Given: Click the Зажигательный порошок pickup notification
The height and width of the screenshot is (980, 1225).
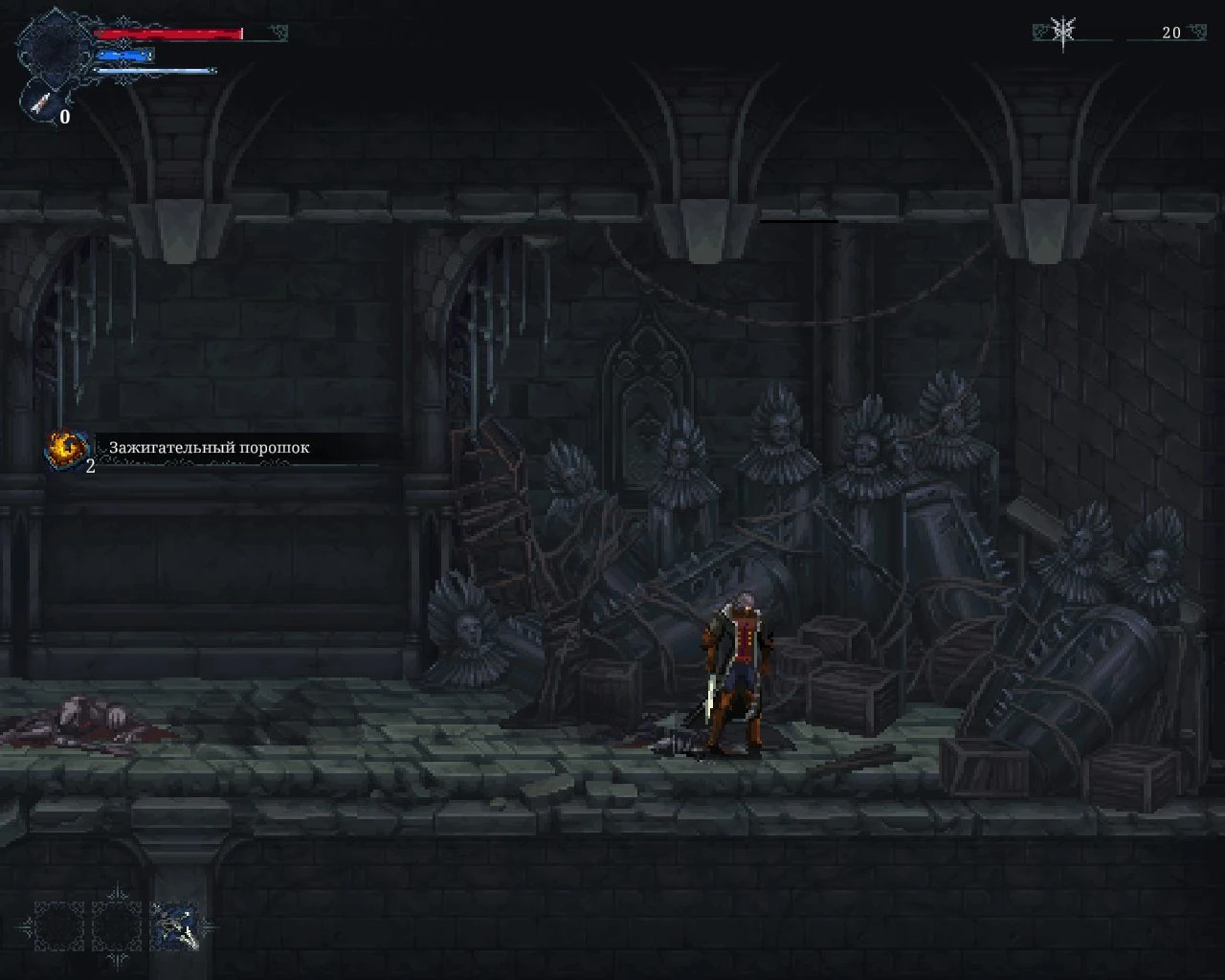Looking at the screenshot, I should pyautogui.click(x=209, y=448).
